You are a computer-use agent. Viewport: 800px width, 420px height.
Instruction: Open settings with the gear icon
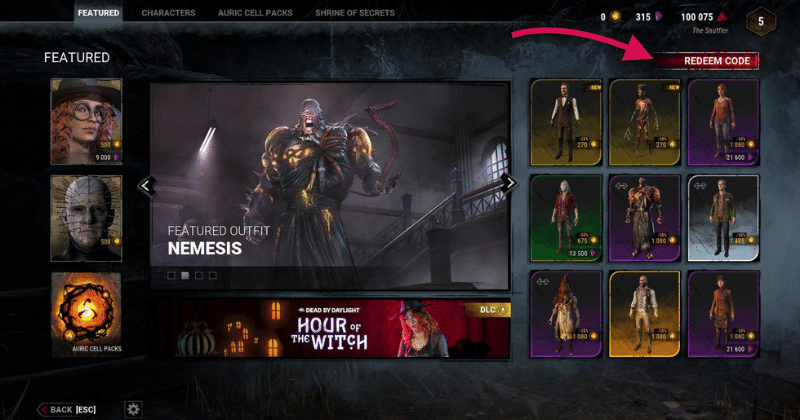(x=132, y=408)
